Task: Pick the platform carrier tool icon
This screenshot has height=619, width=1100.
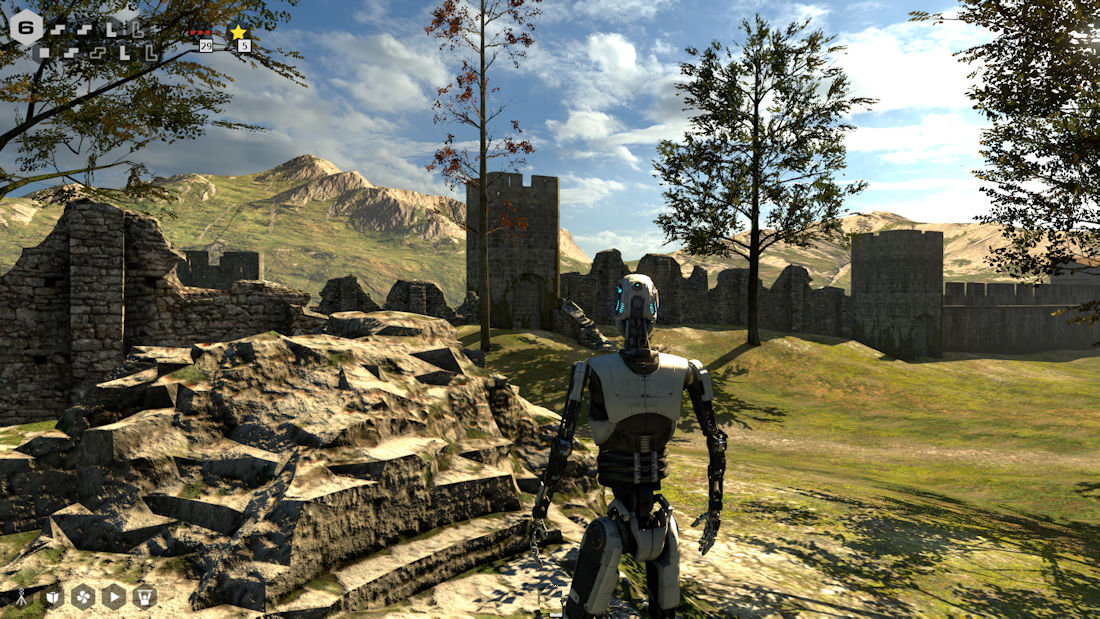Action: 145,597
